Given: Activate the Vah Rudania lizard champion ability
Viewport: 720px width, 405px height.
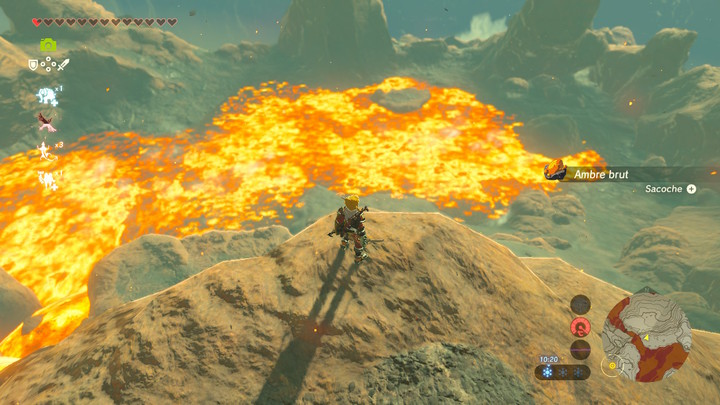Looking at the screenshot, I should click(46, 151).
